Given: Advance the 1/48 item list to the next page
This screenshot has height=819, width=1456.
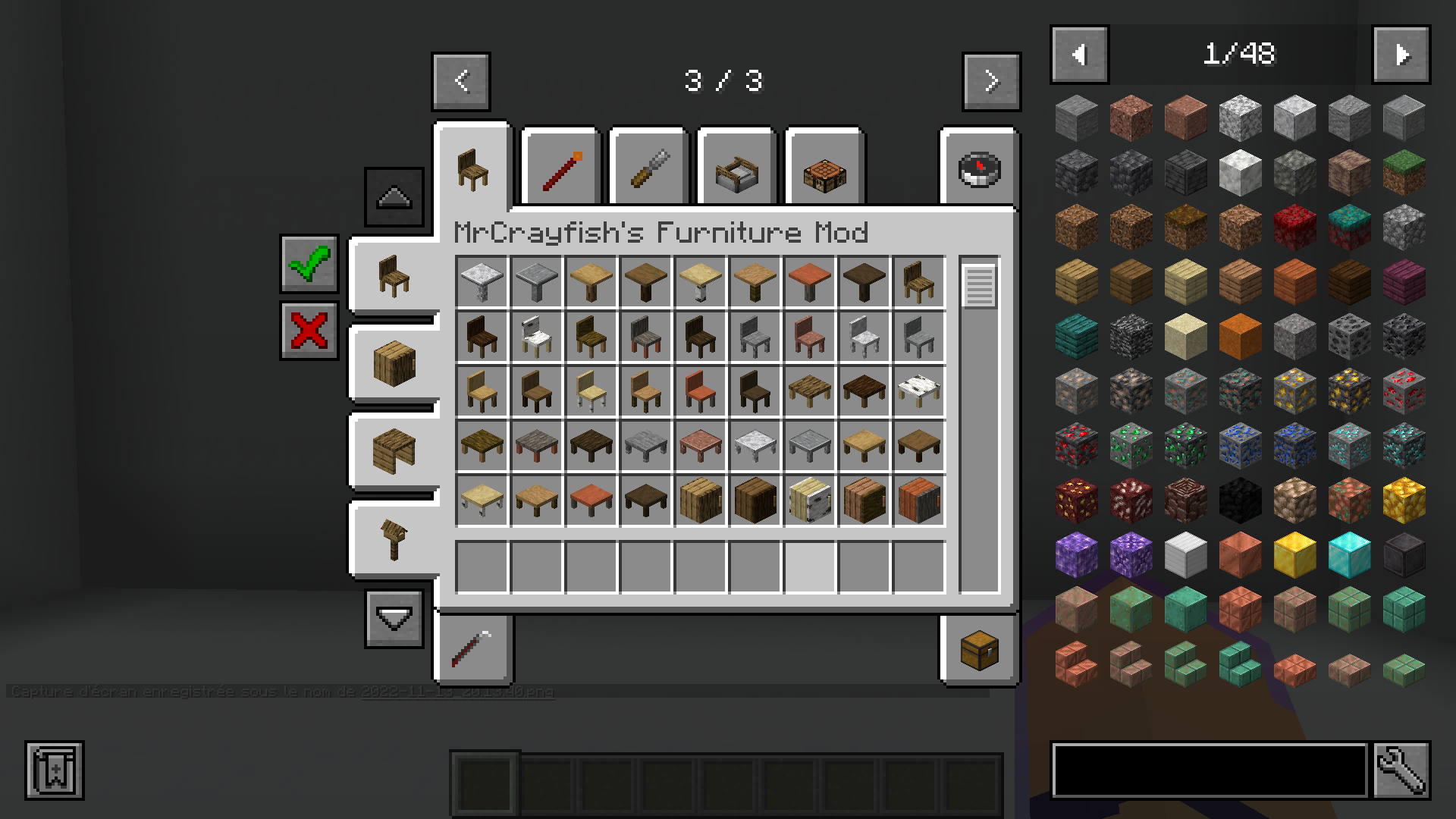Looking at the screenshot, I should [1400, 54].
